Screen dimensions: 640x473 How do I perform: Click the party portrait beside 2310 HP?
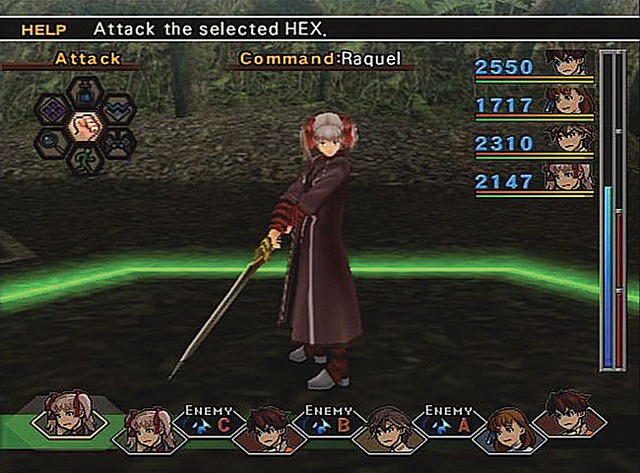click(570, 138)
